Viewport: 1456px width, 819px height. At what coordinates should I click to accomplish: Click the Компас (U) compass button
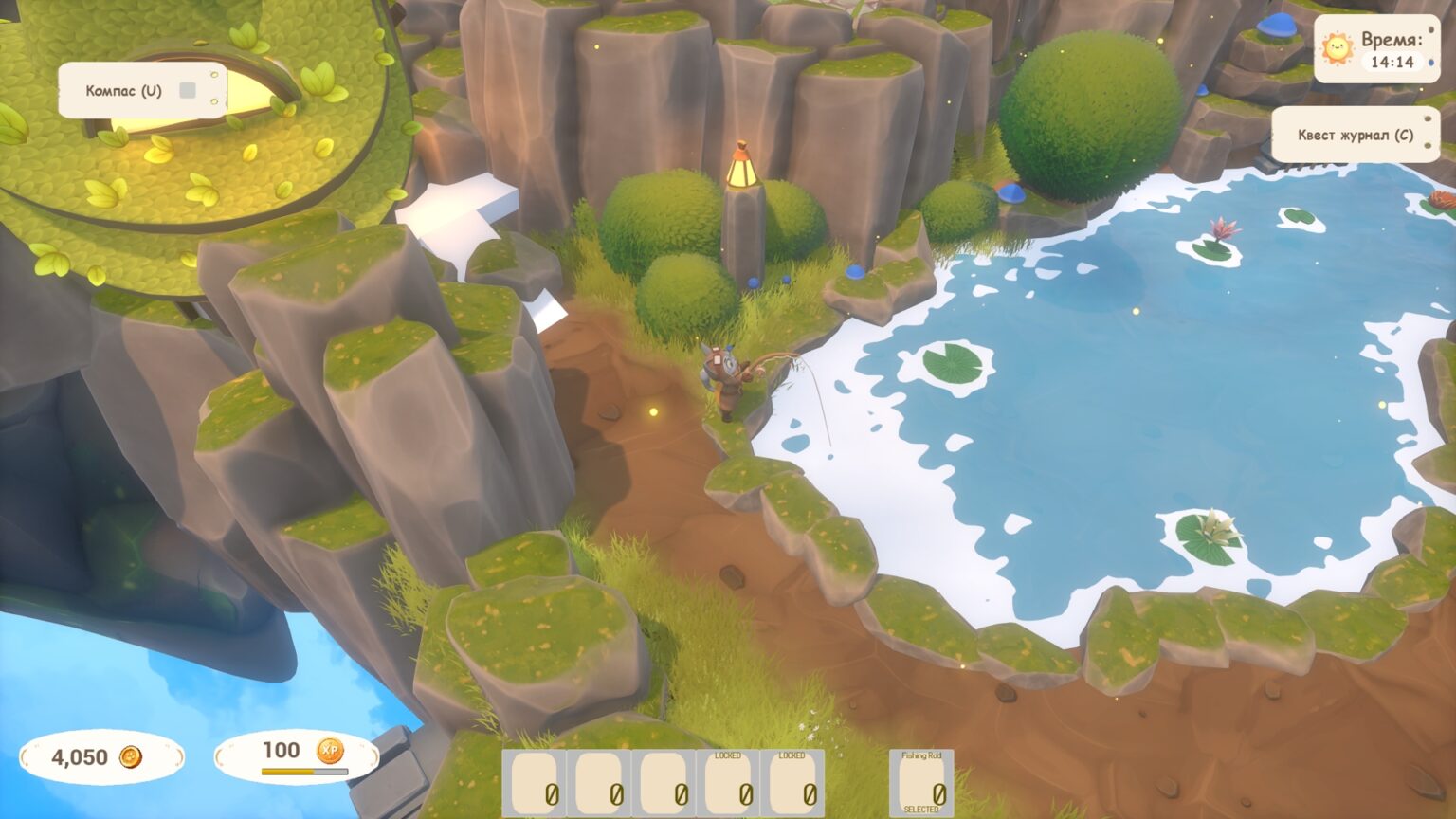click(124, 91)
